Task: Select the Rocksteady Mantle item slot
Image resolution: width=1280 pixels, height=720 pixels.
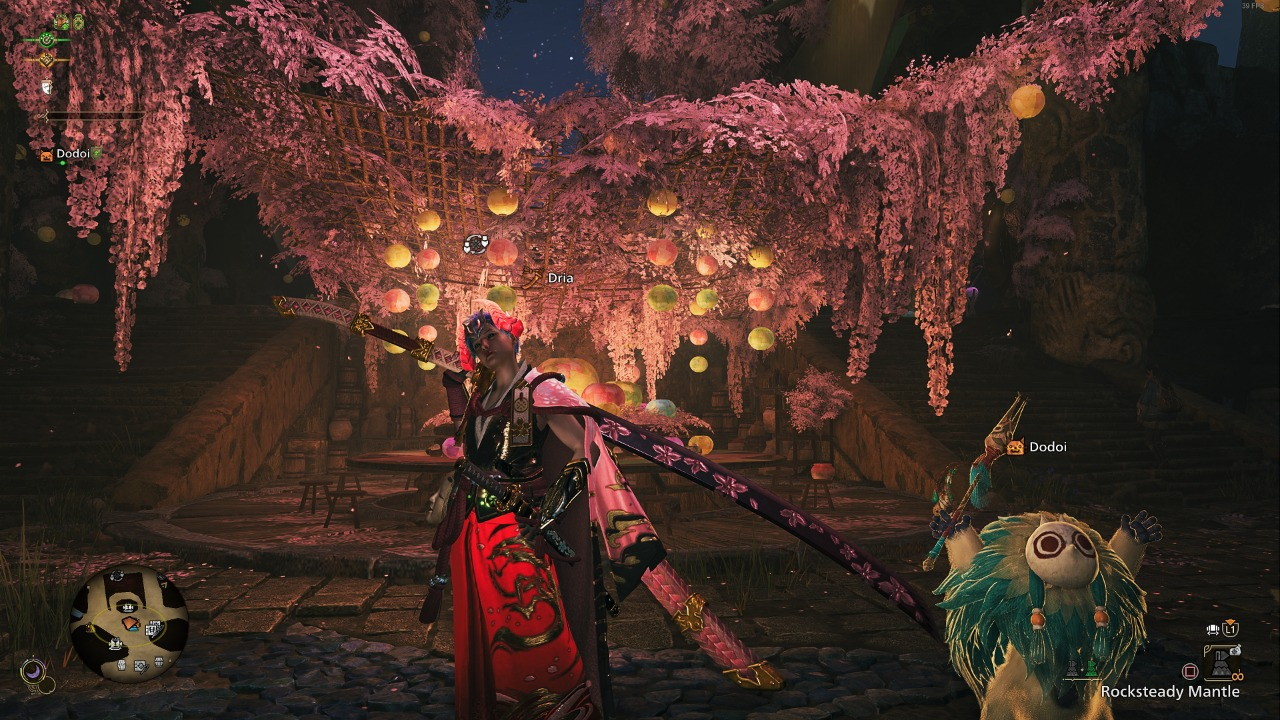Action: [1222, 661]
